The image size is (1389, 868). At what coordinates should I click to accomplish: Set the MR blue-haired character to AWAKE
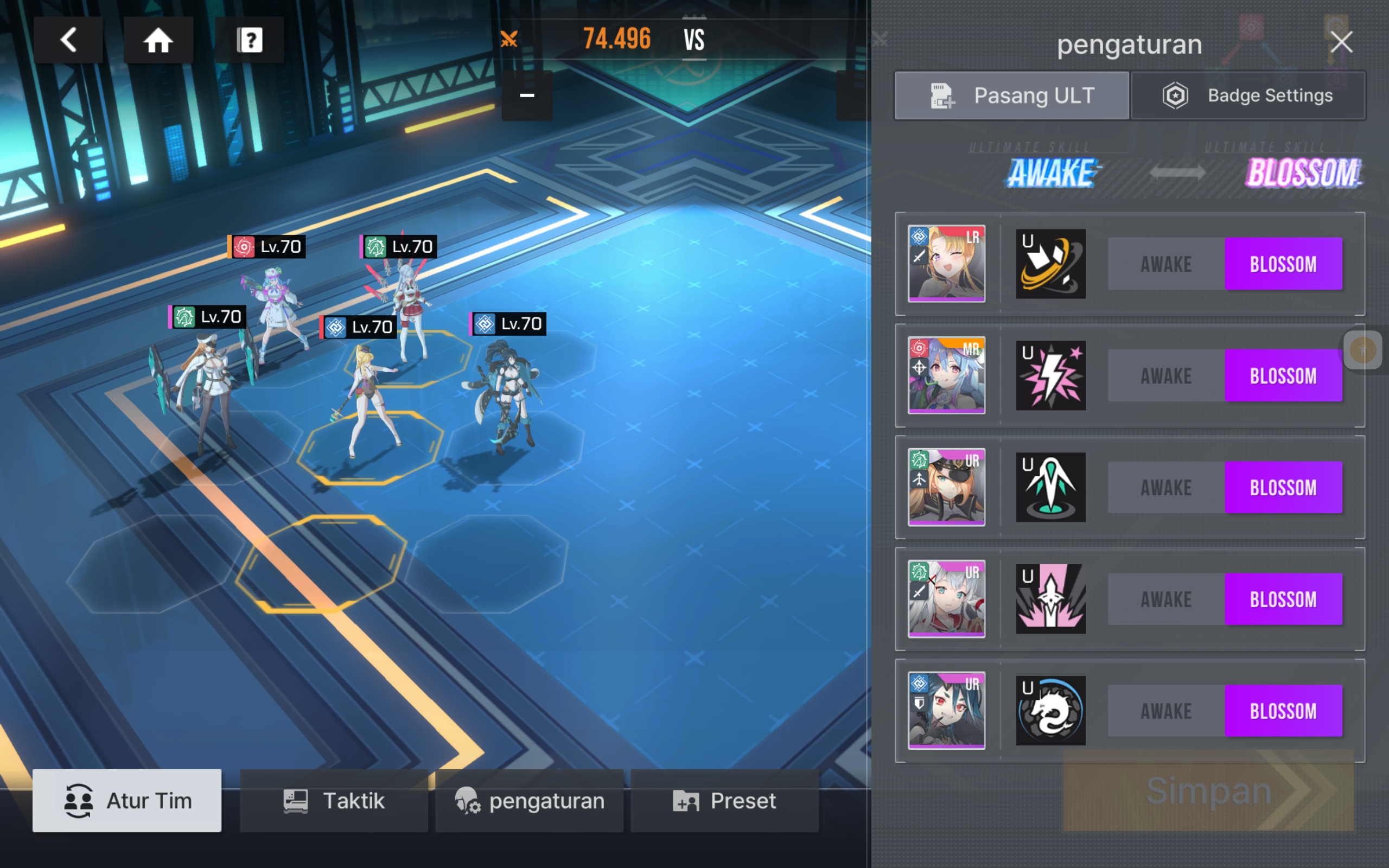1165,376
